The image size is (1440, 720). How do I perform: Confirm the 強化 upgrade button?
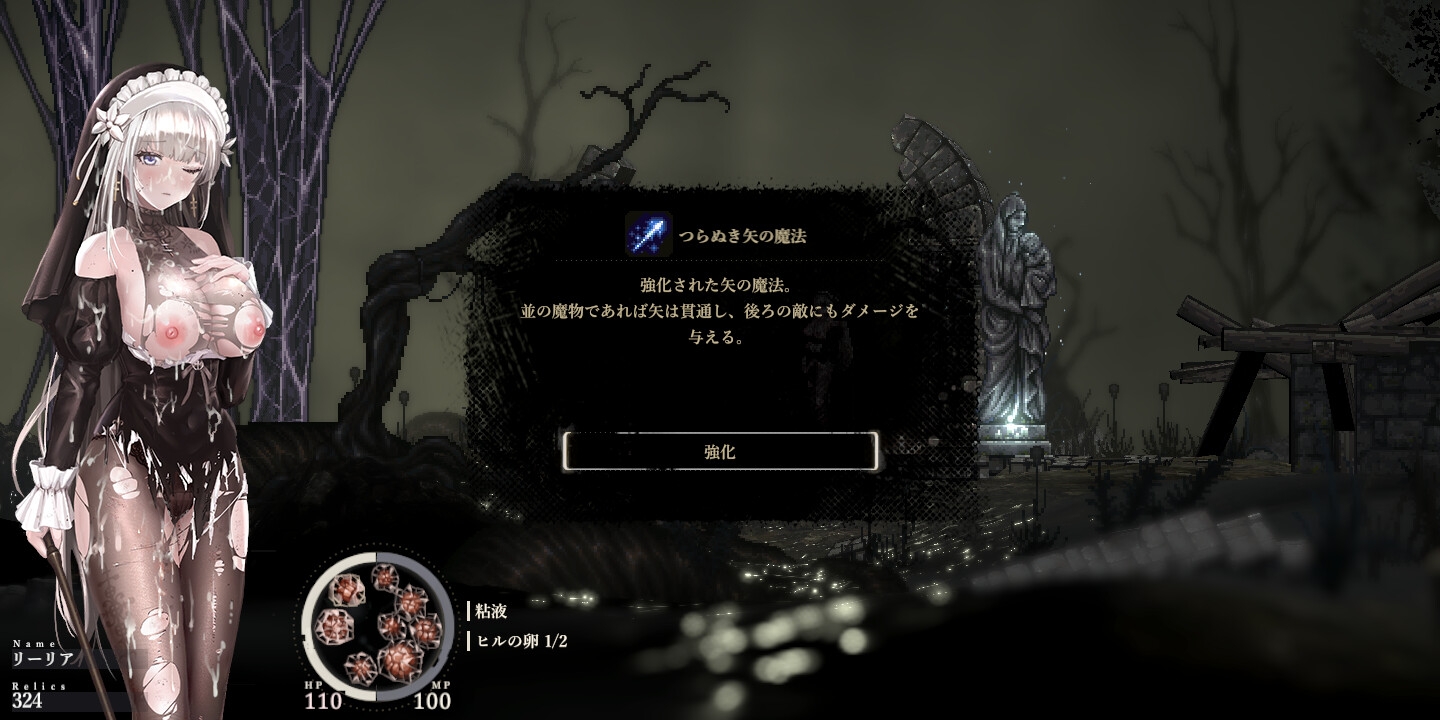pyautogui.click(x=720, y=452)
